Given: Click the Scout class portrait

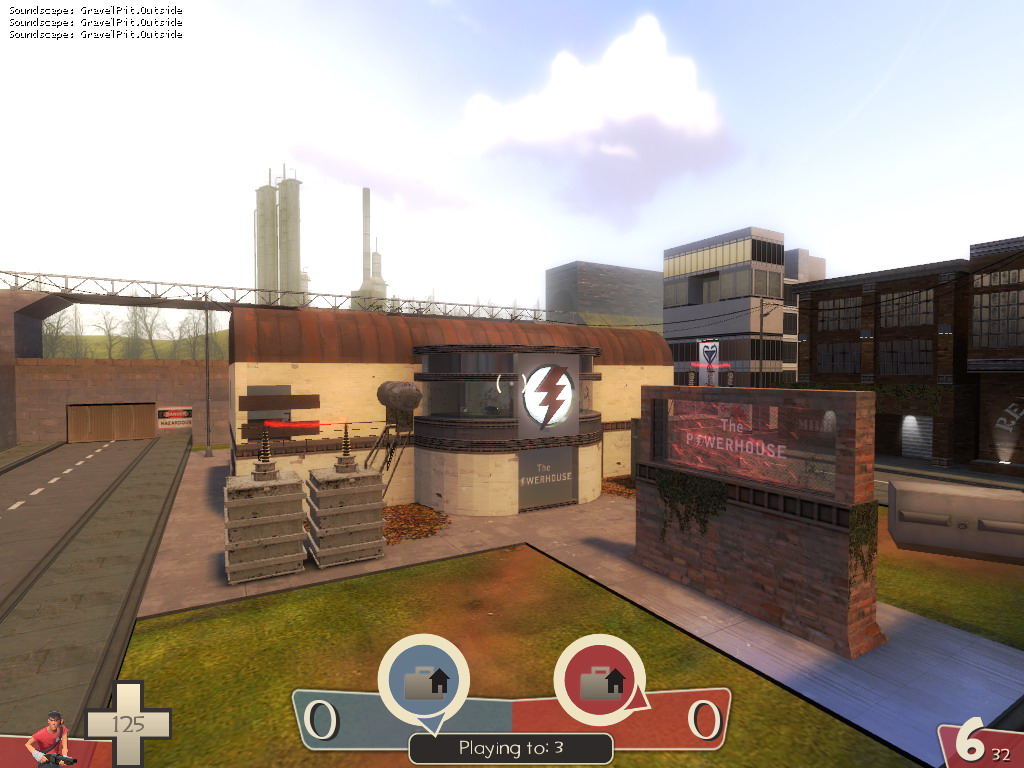Looking at the screenshot, I should pos(50,740).
